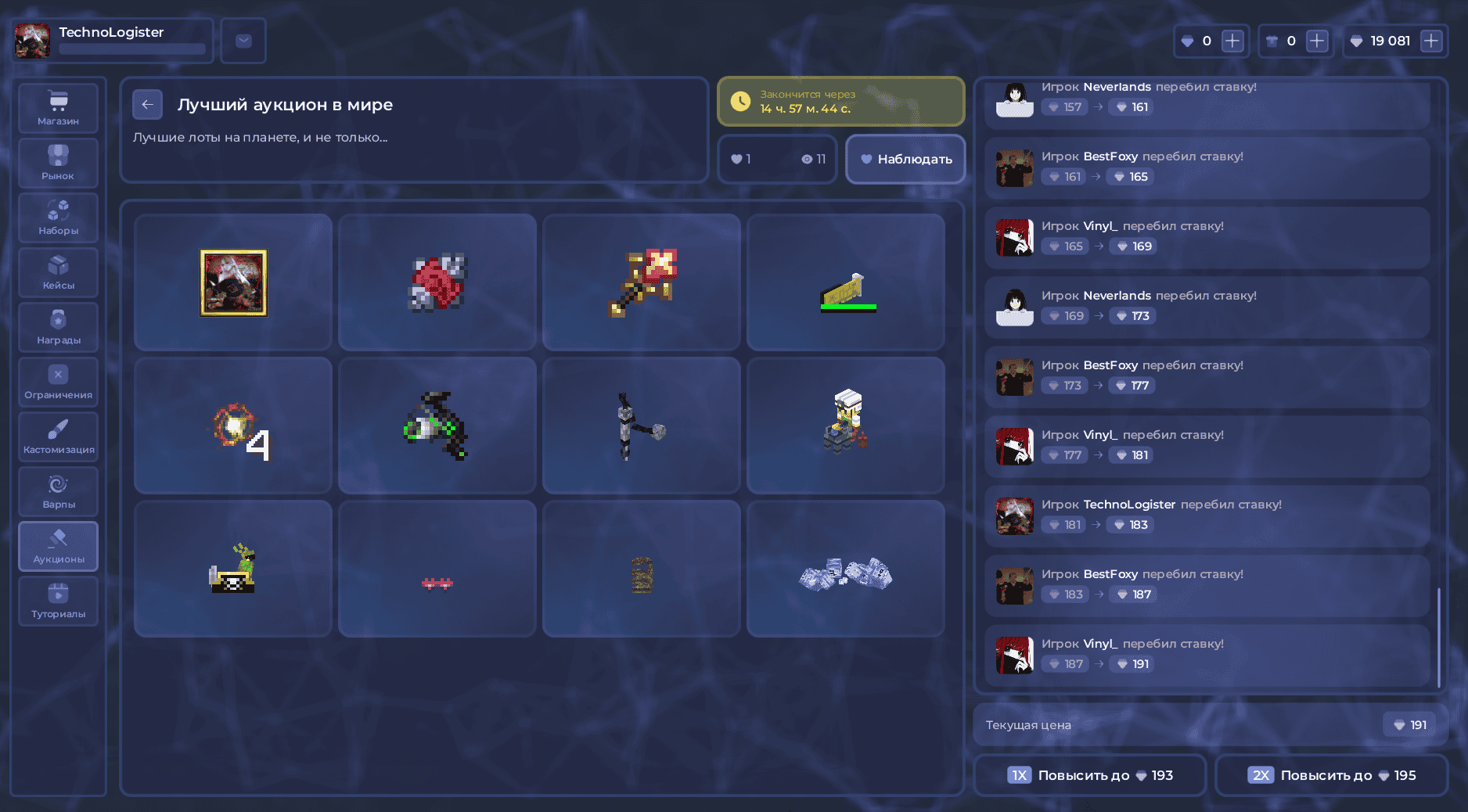
Task: Open the TechnoLogister profile avatar
Action: pos(33,41)
